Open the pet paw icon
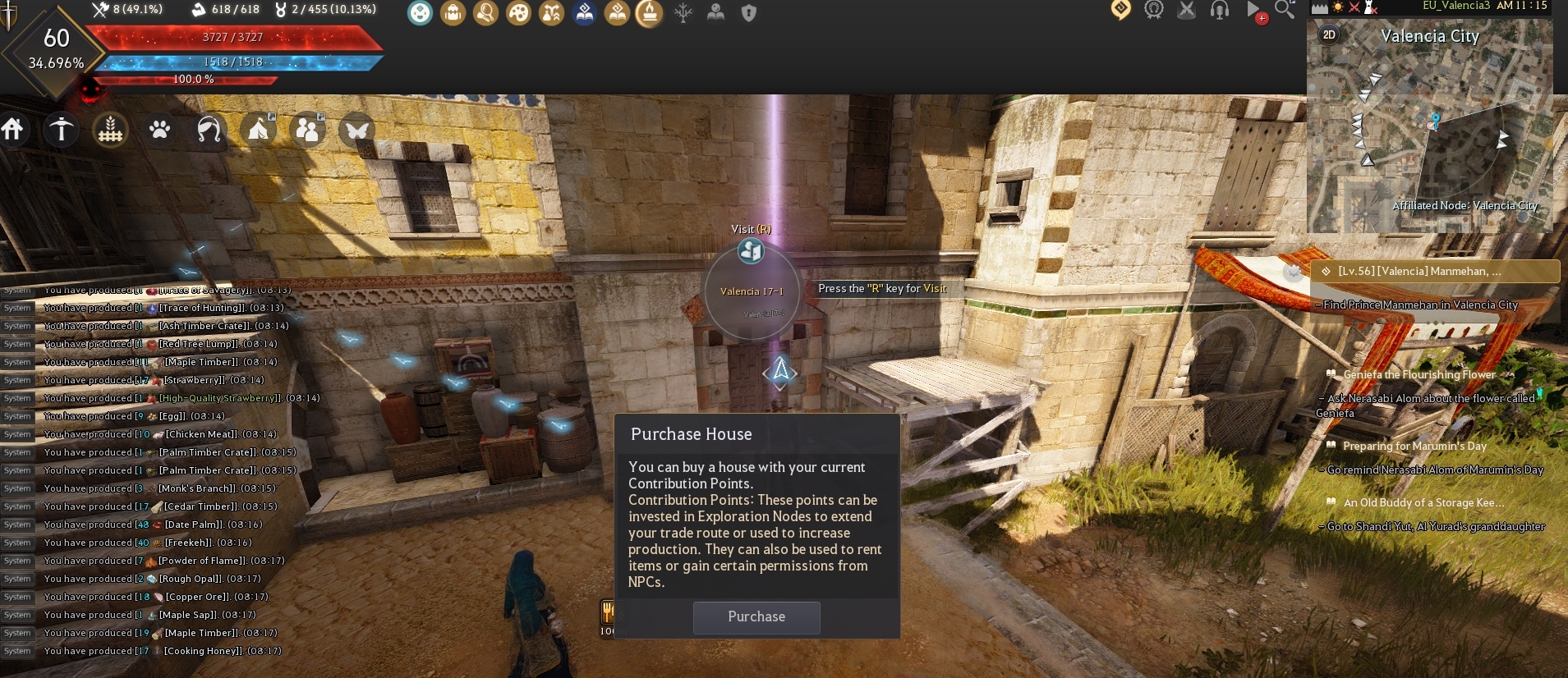1568x678 pixels. tap(159, 130)
